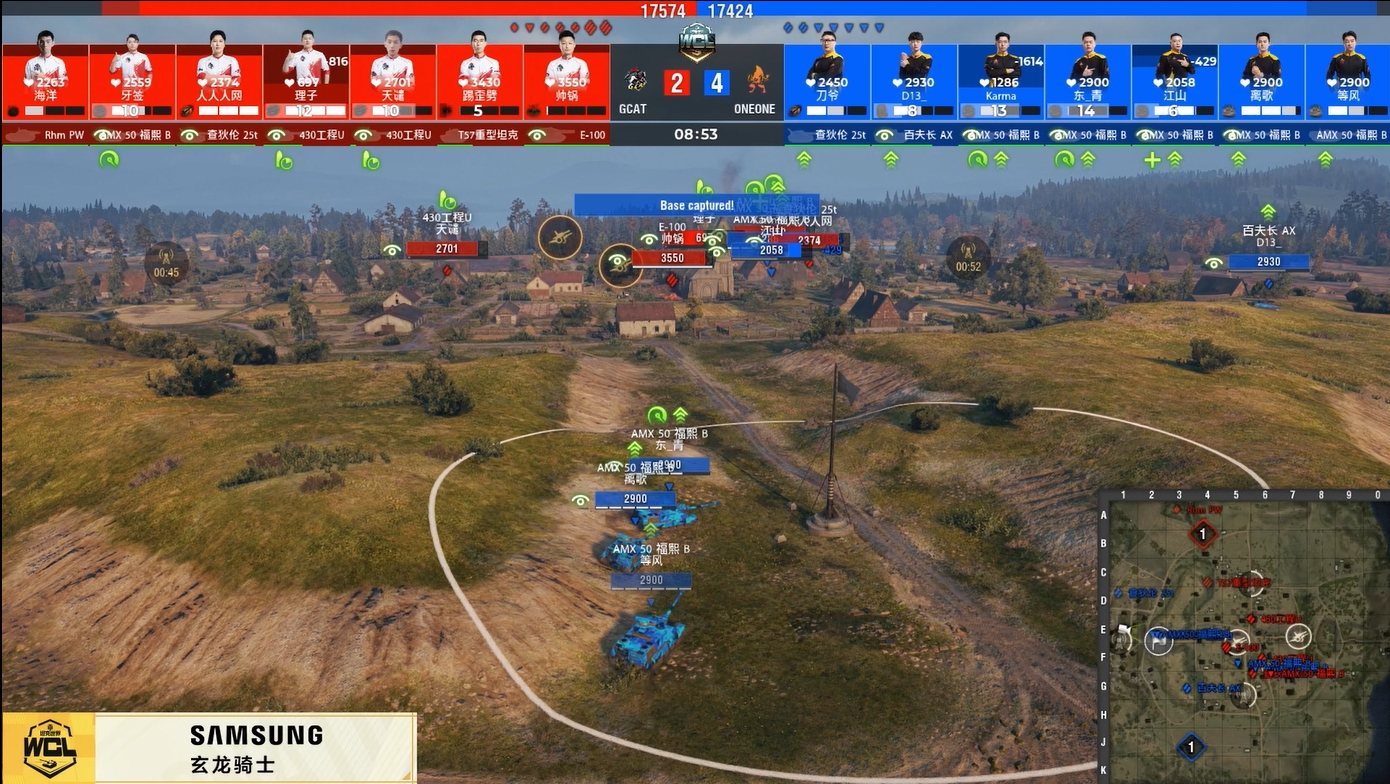Pick 东_青's player card
The height and width of the screenshot is (784, 1390).
[1088, 80]
